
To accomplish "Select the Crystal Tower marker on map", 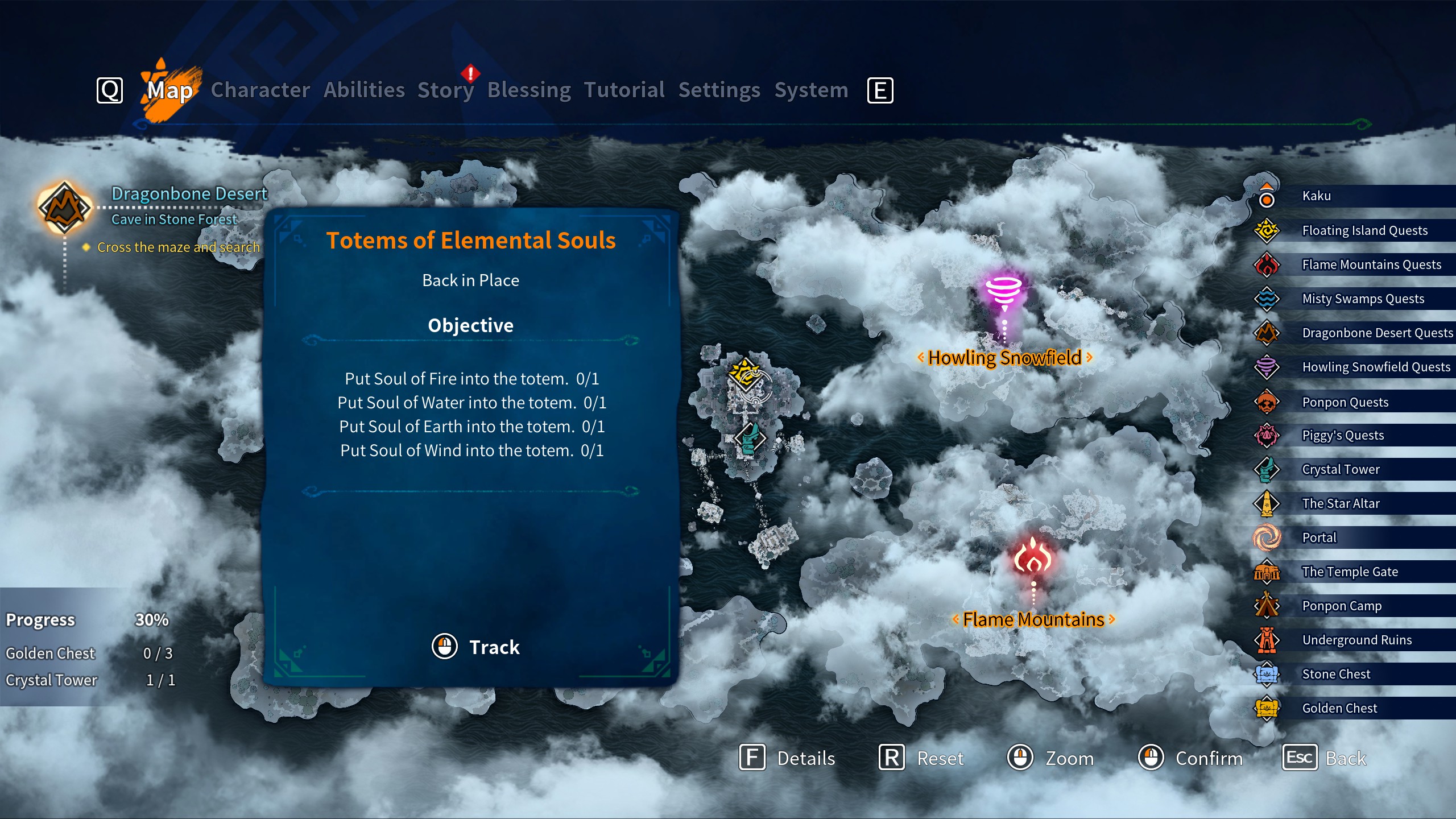I will pyautogui.click(x=750, y=438).
